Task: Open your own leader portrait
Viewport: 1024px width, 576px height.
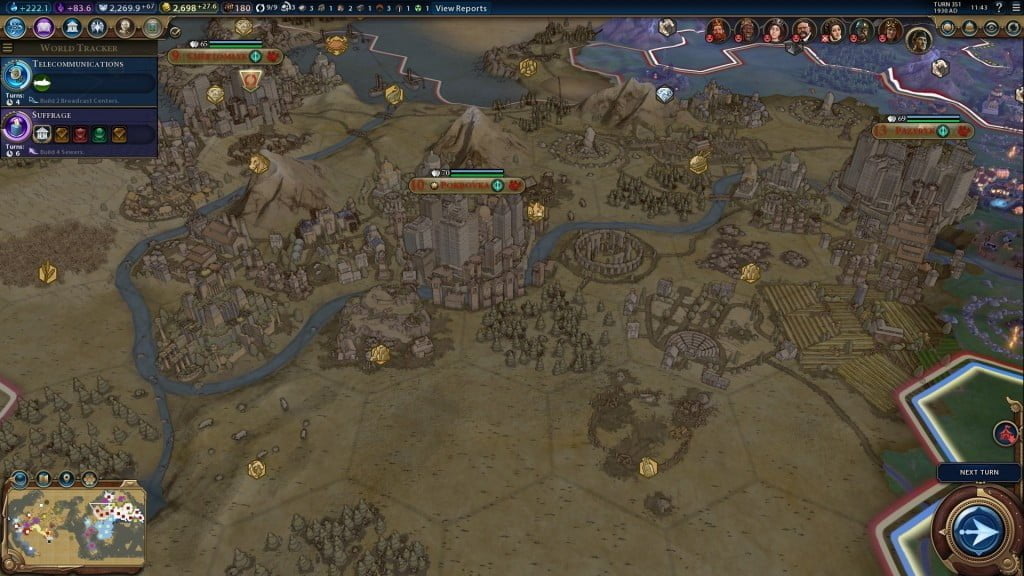Action: 919,40
